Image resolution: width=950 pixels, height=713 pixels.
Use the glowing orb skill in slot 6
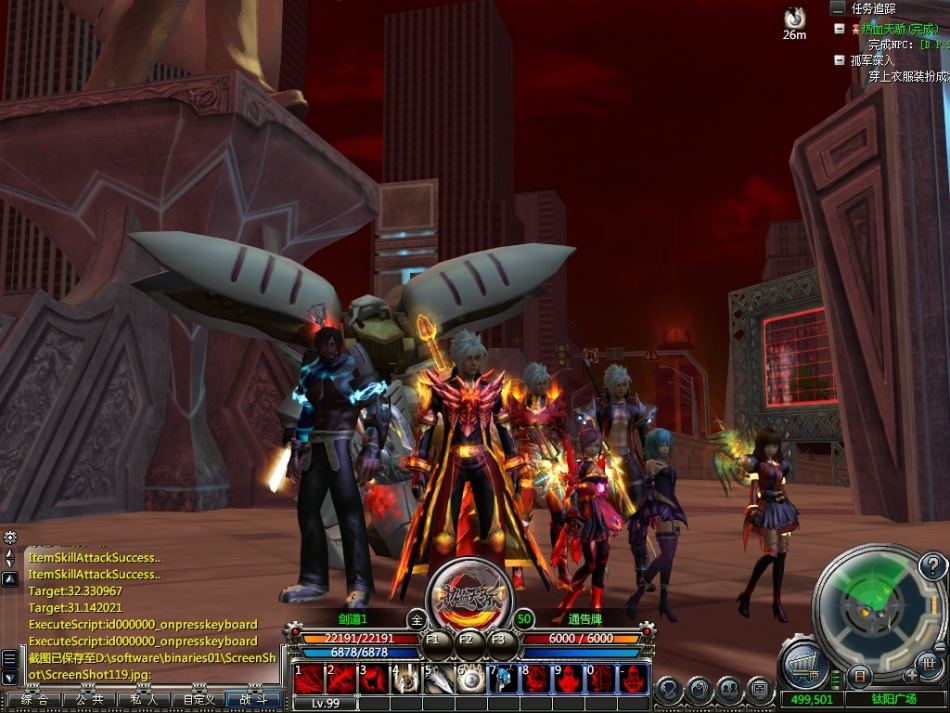(470, 679)
